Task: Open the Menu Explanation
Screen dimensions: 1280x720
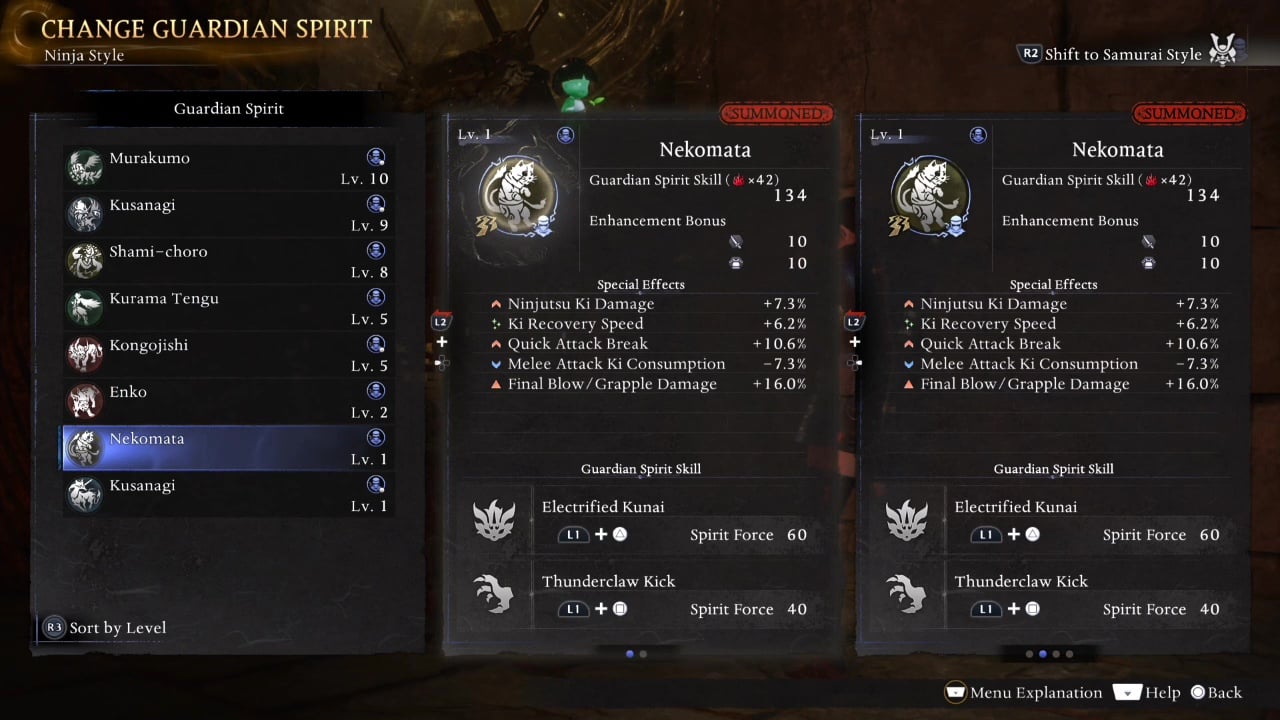Action: pyautogui.click(x=1023, y=692)
